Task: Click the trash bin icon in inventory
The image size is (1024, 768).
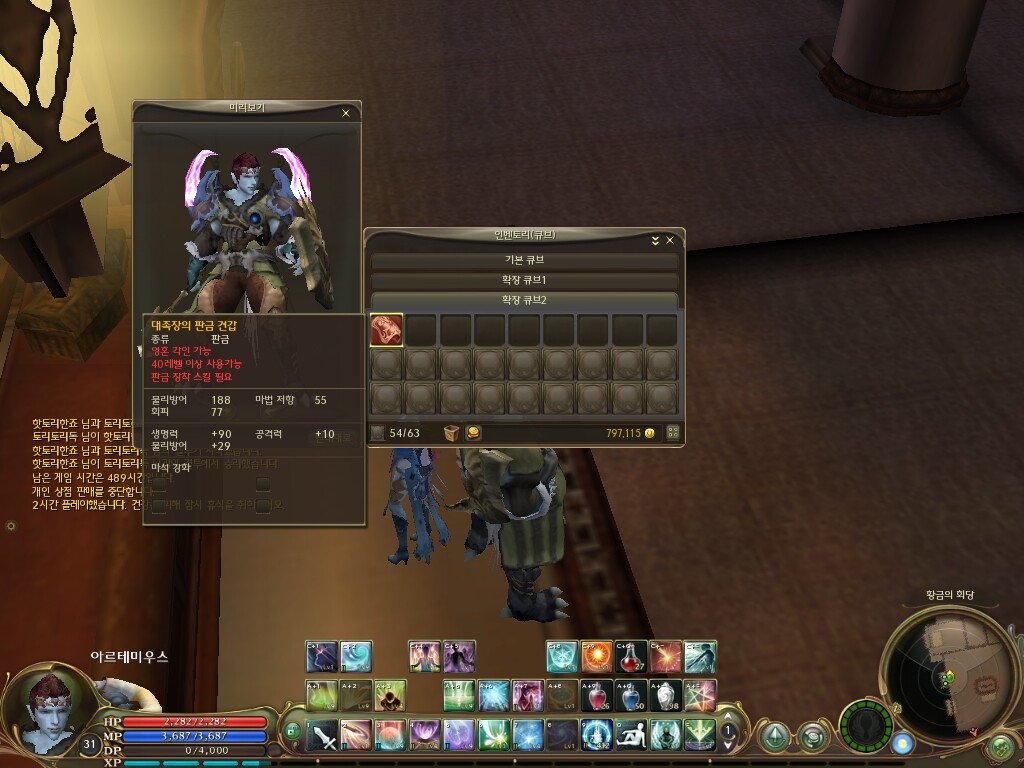Action: 451,433
